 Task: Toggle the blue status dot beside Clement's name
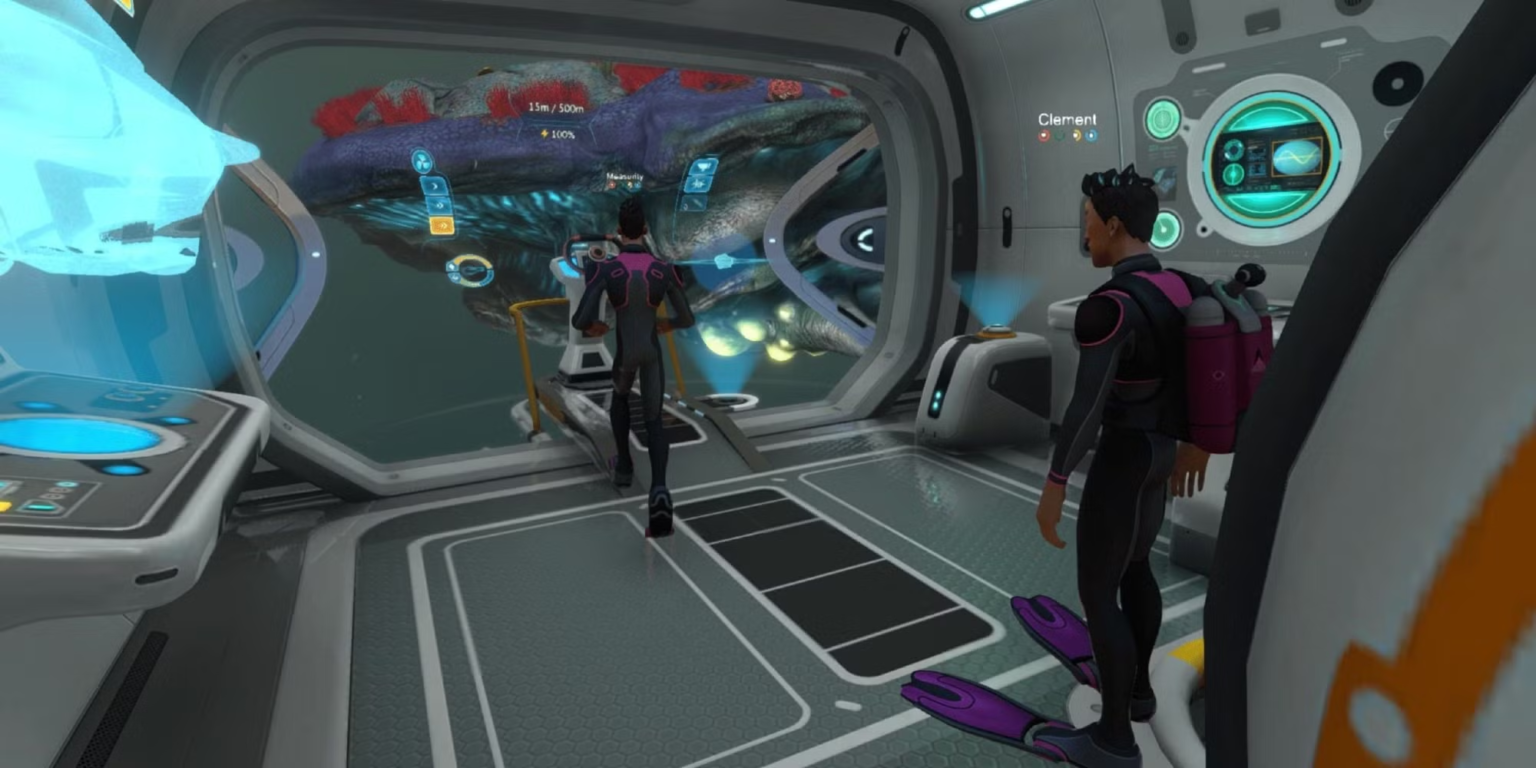point(1091,135)
